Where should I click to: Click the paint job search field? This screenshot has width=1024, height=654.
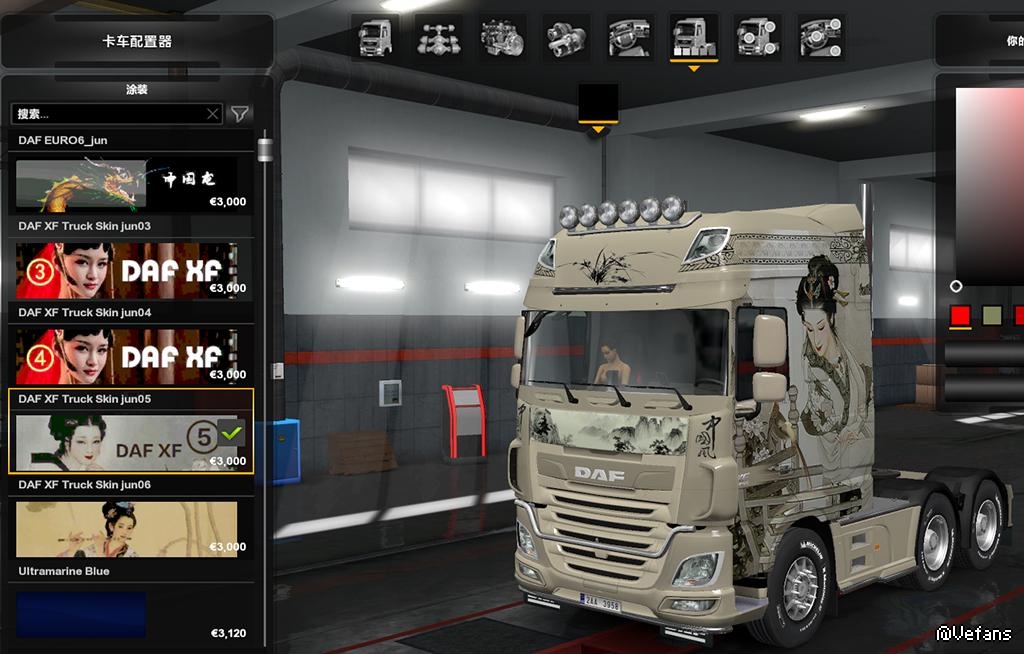[x=108, y=114]
